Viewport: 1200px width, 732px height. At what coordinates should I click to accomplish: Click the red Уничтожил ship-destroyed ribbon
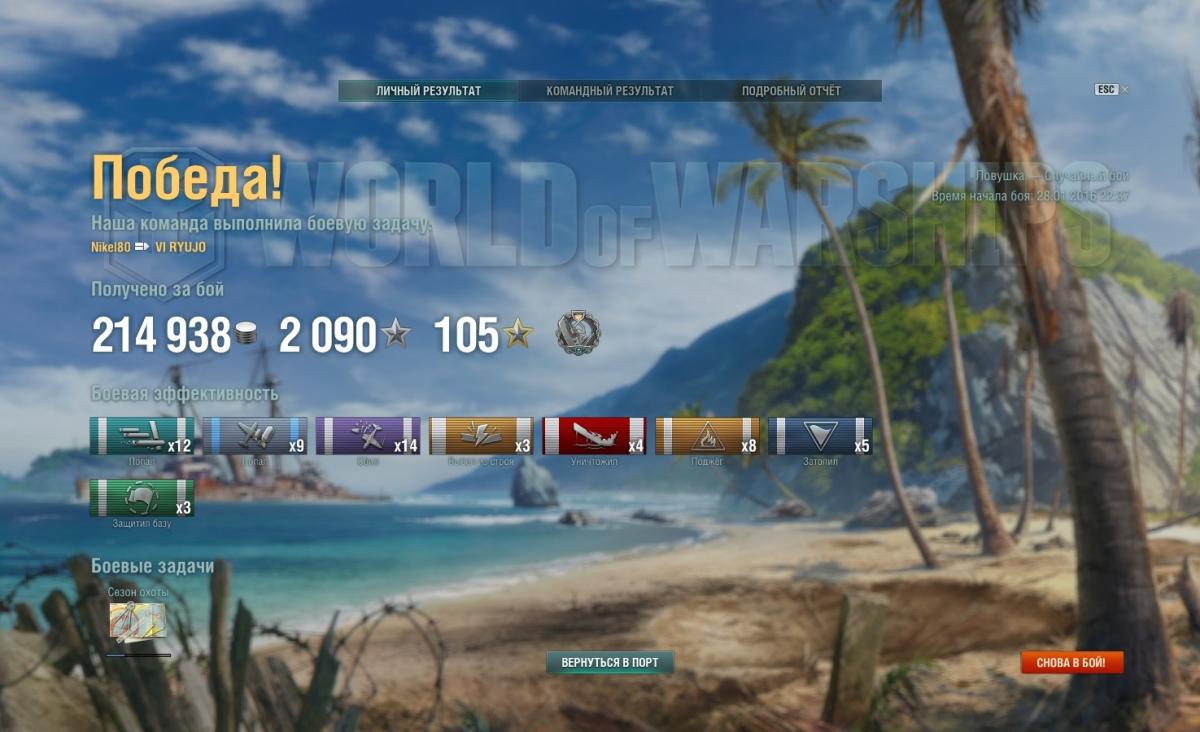coord(594,437)
